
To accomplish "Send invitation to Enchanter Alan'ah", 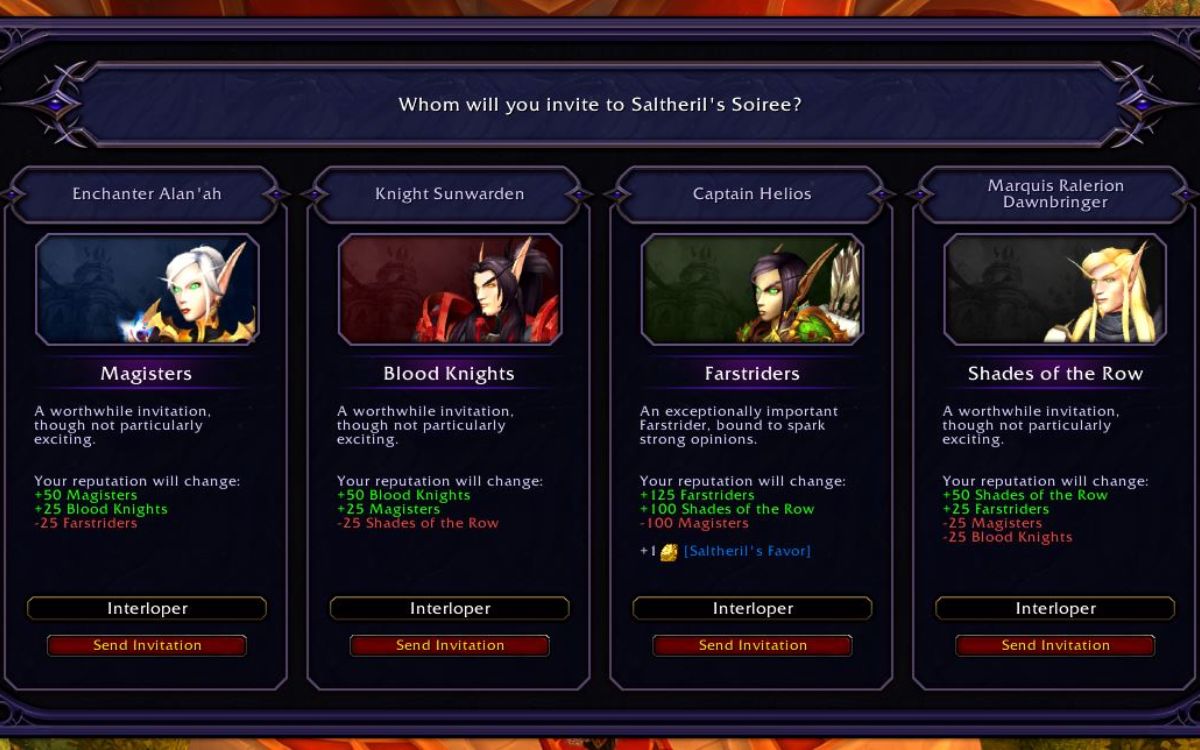I will coord(147,645).
